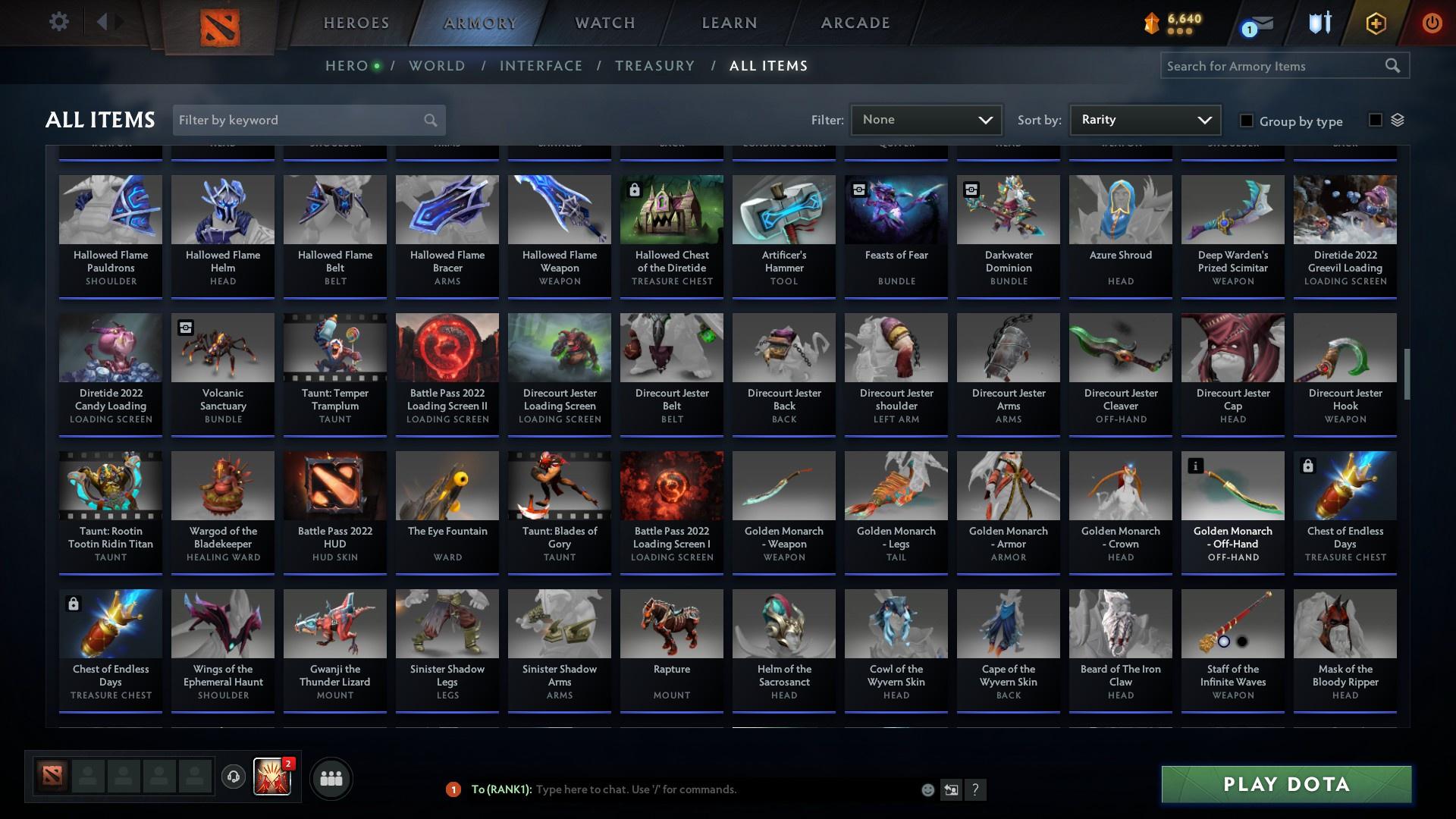Enable the Group by type checkbox
The height and width of the screenshot is (819, 1456).
pyautogui.click(x=1246, y=121)
